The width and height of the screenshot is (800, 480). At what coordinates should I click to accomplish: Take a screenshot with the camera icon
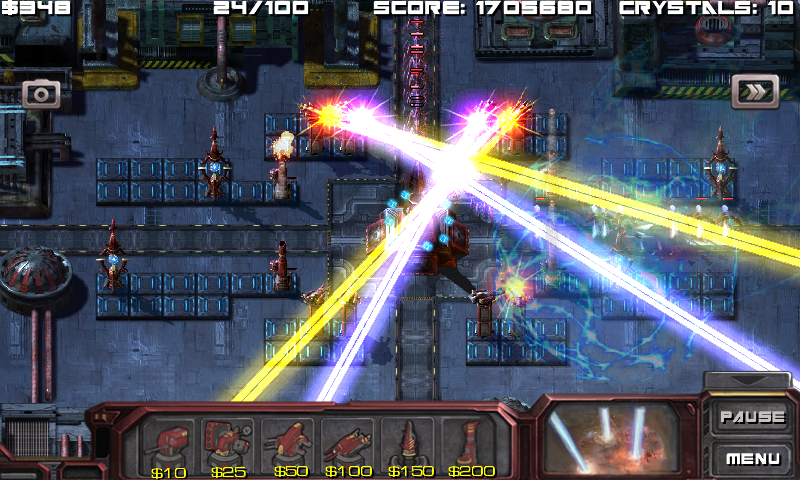pyautogui.click(x=42, y=94)
